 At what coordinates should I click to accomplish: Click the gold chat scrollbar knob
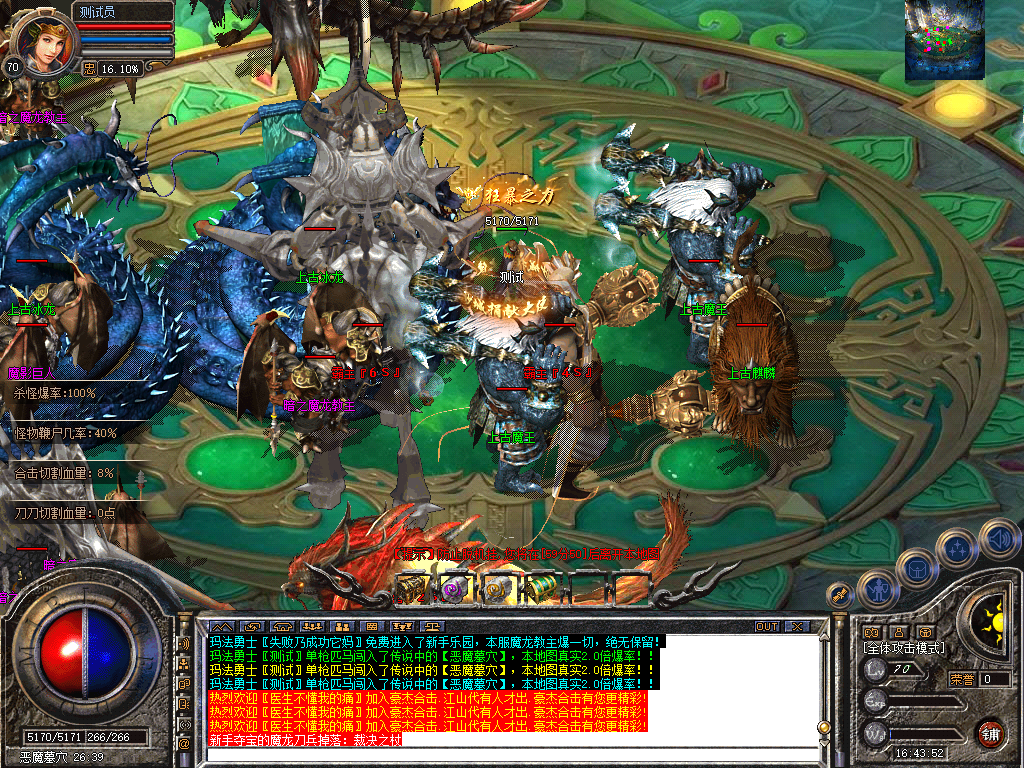(823, 727)
